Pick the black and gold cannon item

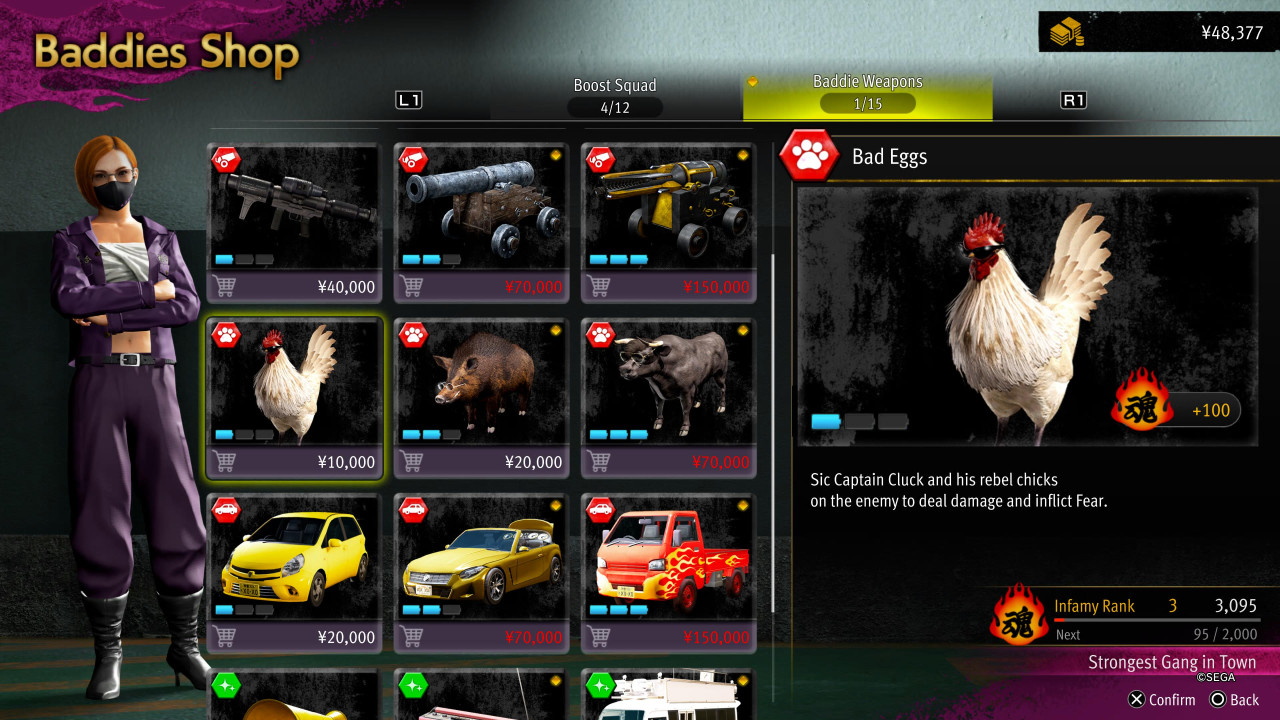click(670, 222)
